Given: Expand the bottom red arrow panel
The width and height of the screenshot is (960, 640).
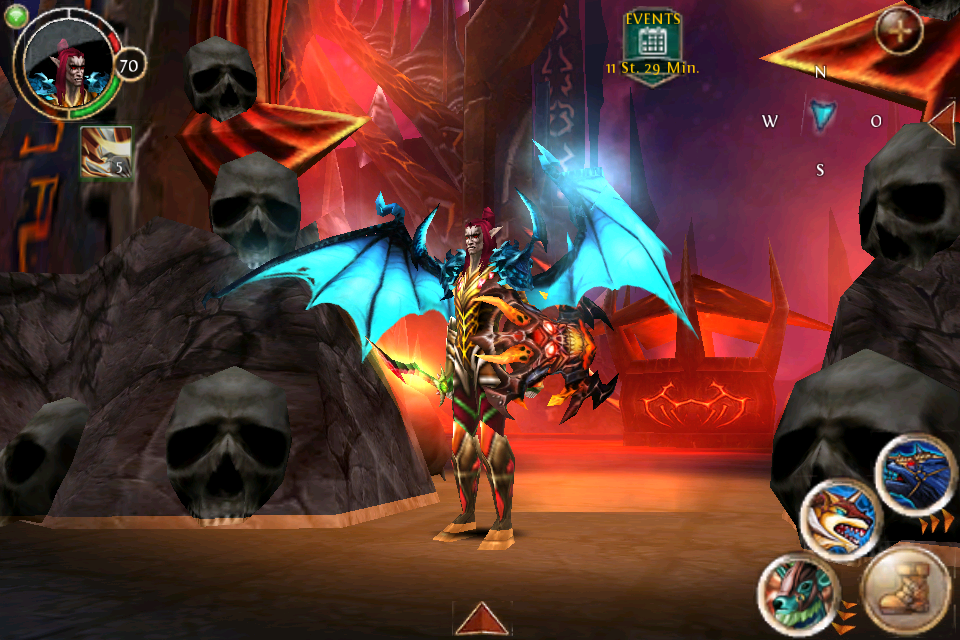Looking at the screenshot, I should pyautogui.click(x=483, y=620).
